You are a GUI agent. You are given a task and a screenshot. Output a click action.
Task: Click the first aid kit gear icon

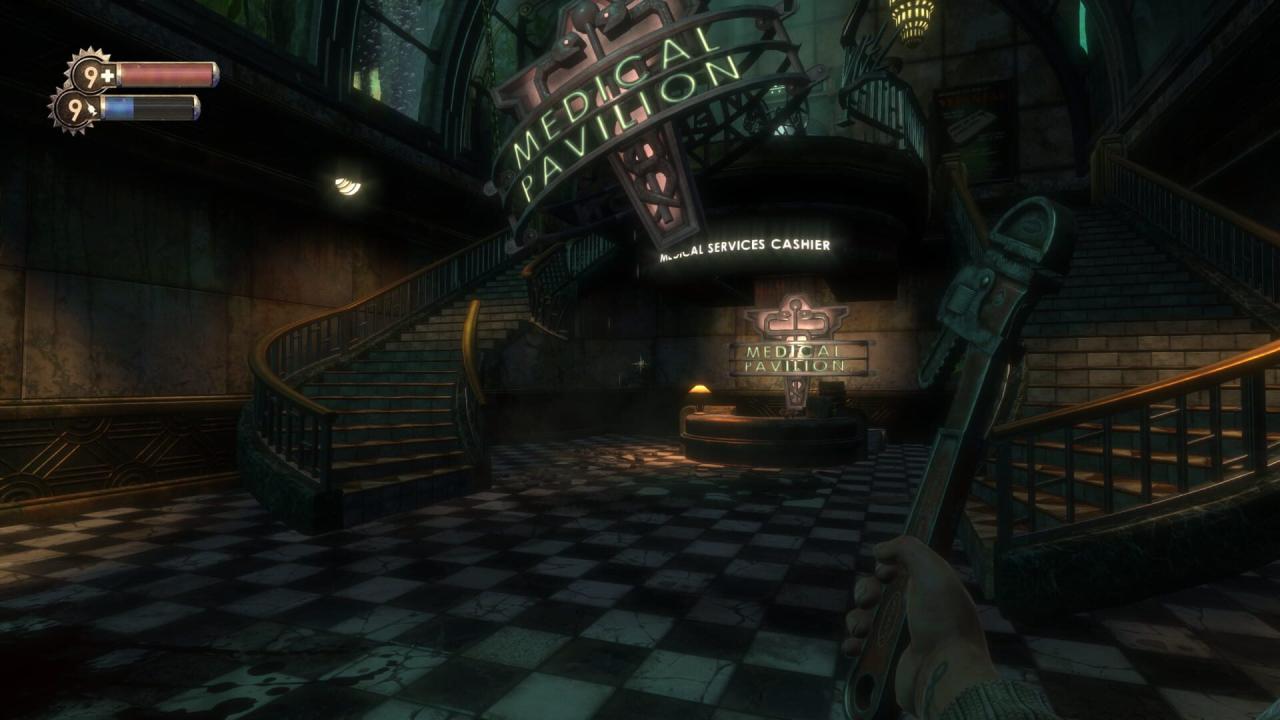(x=91, y=74)
